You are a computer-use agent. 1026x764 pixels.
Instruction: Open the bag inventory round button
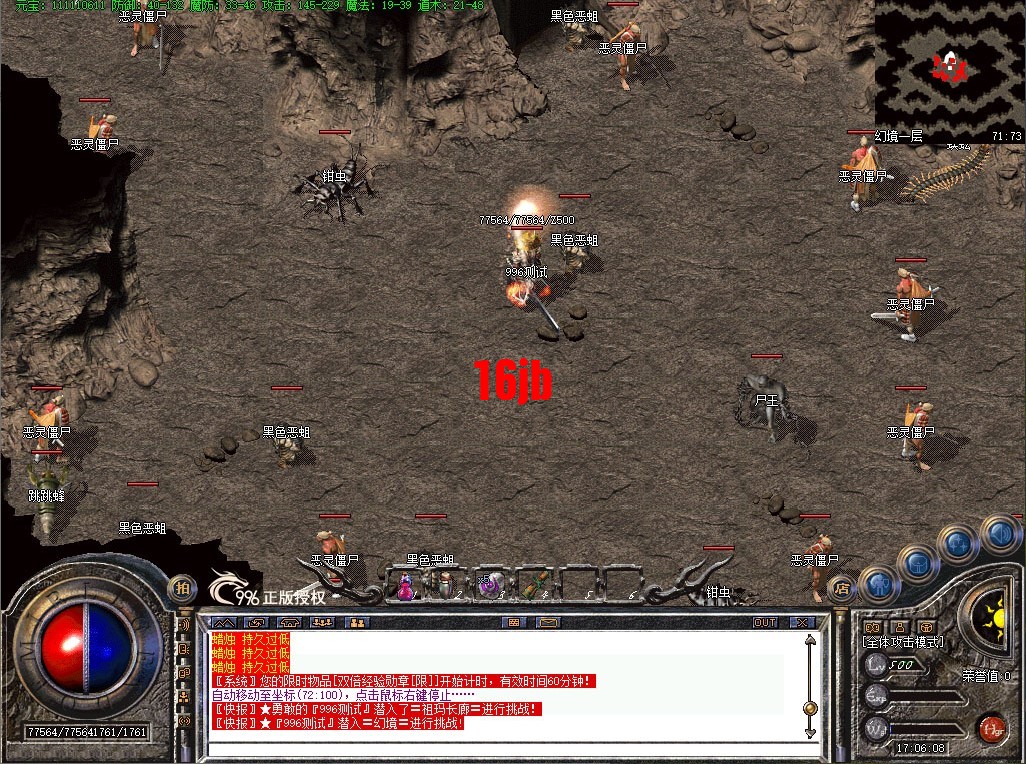[919, 565]
